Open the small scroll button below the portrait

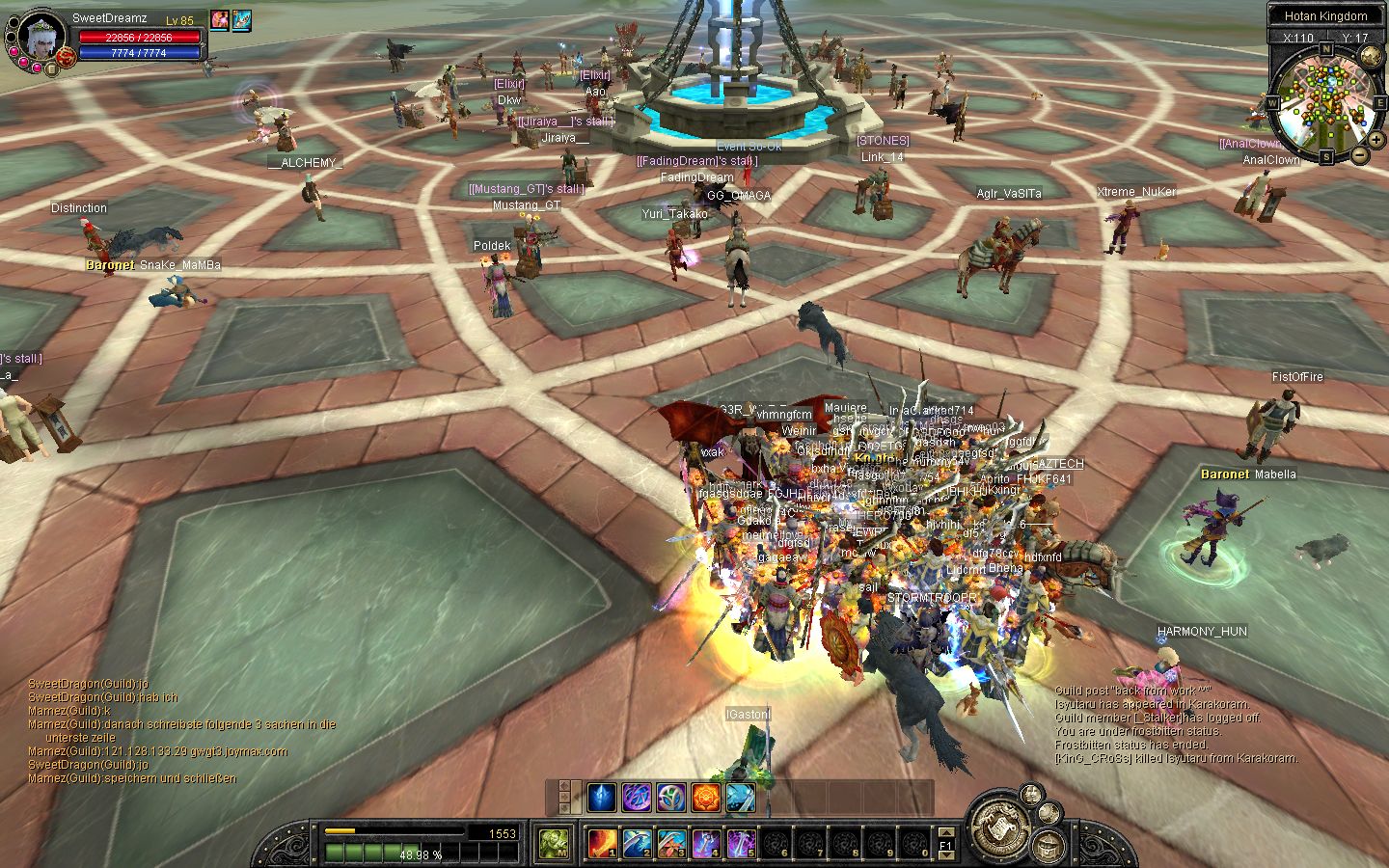coord(51,68)
